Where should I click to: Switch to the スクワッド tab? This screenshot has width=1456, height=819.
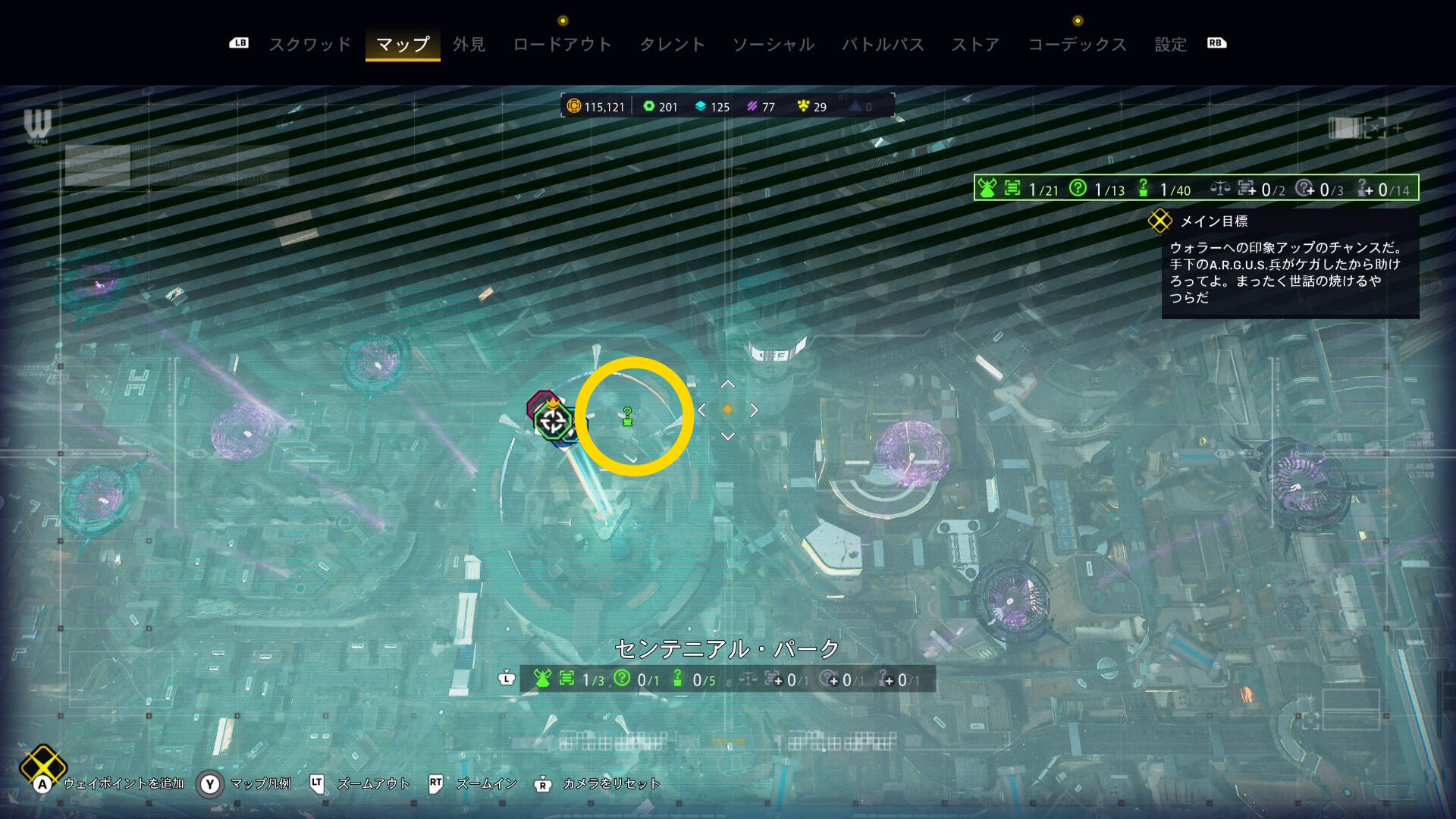[x=310, y=45]
